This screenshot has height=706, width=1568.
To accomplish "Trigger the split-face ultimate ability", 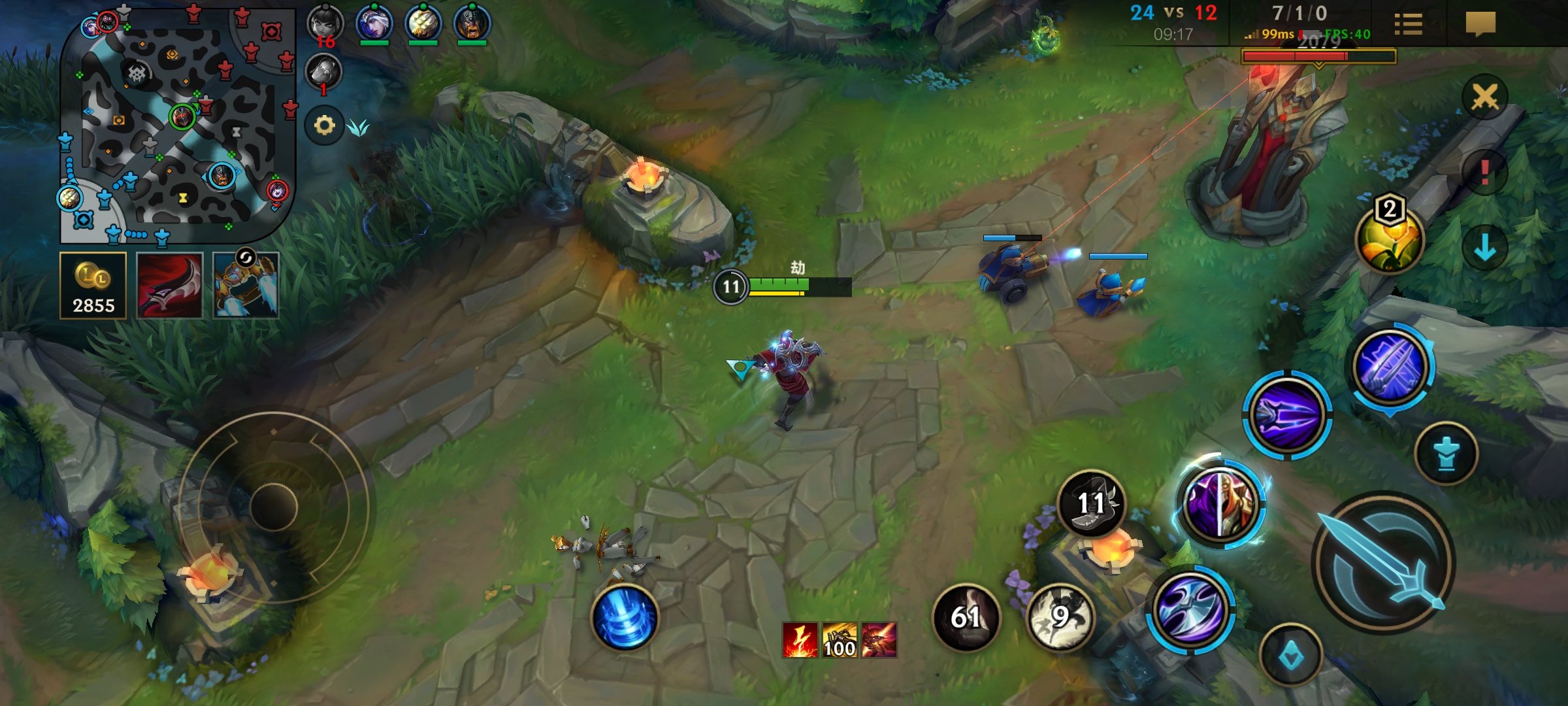I will click(x=1220, y=504).
